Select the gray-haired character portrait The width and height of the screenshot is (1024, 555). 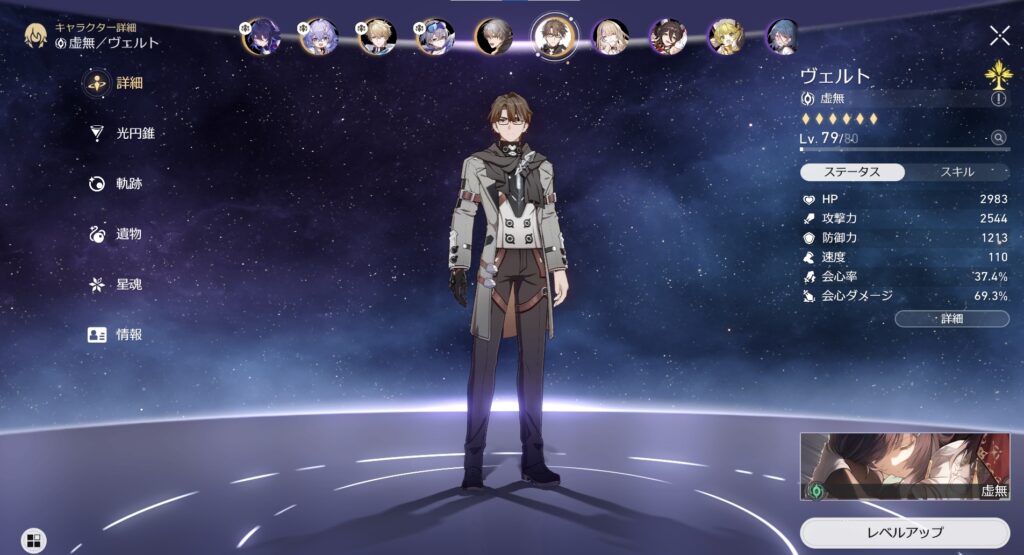click(x=493, y=37)
